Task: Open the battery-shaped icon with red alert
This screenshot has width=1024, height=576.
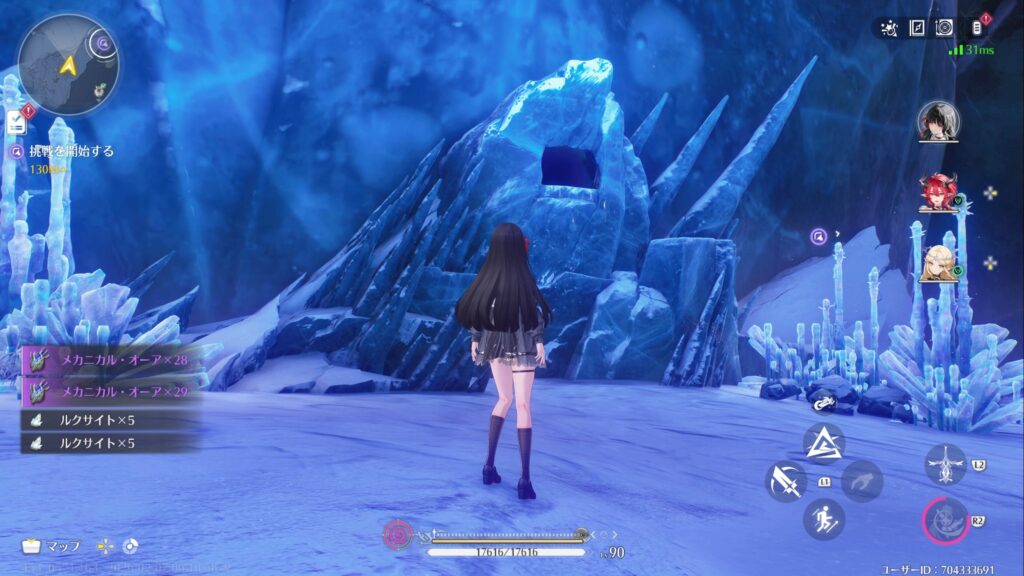Action: coord(977,29)
